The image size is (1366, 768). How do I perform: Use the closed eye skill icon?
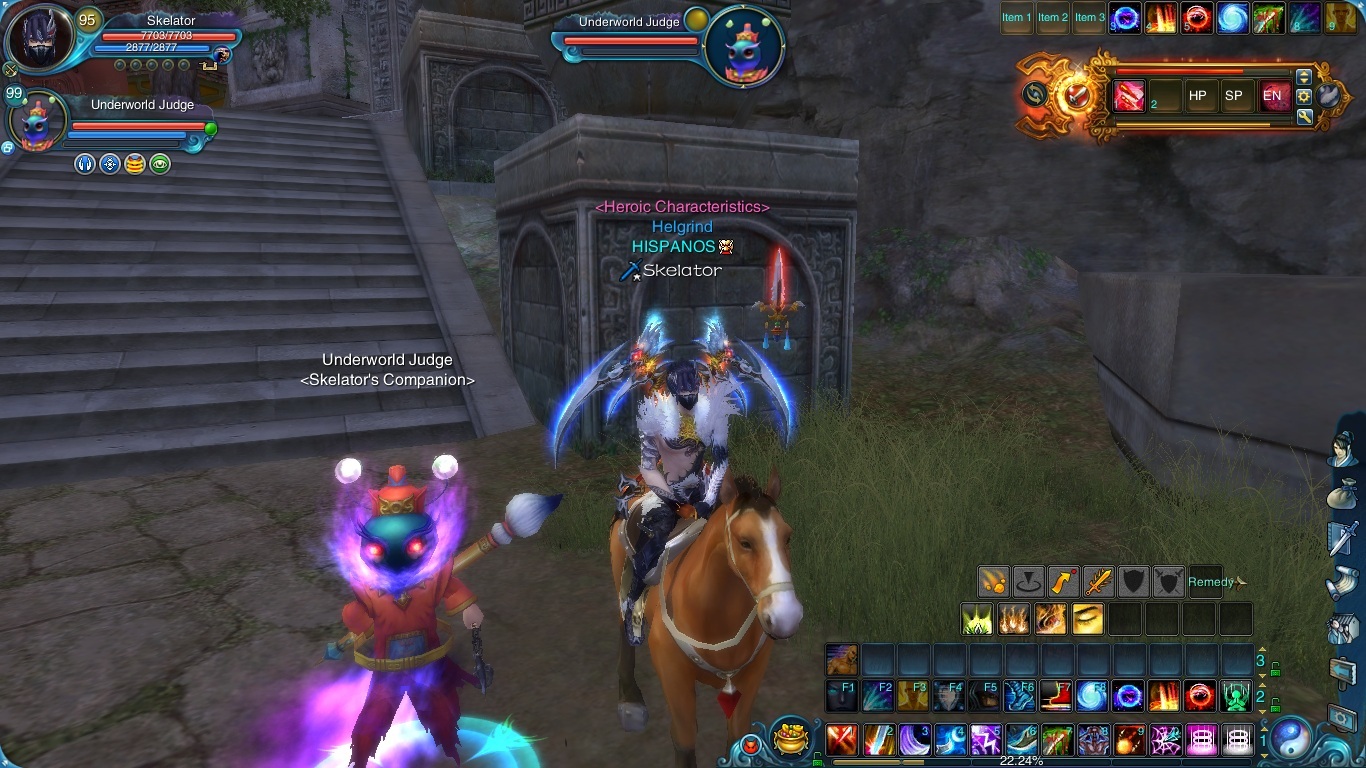click(1088, 619)
